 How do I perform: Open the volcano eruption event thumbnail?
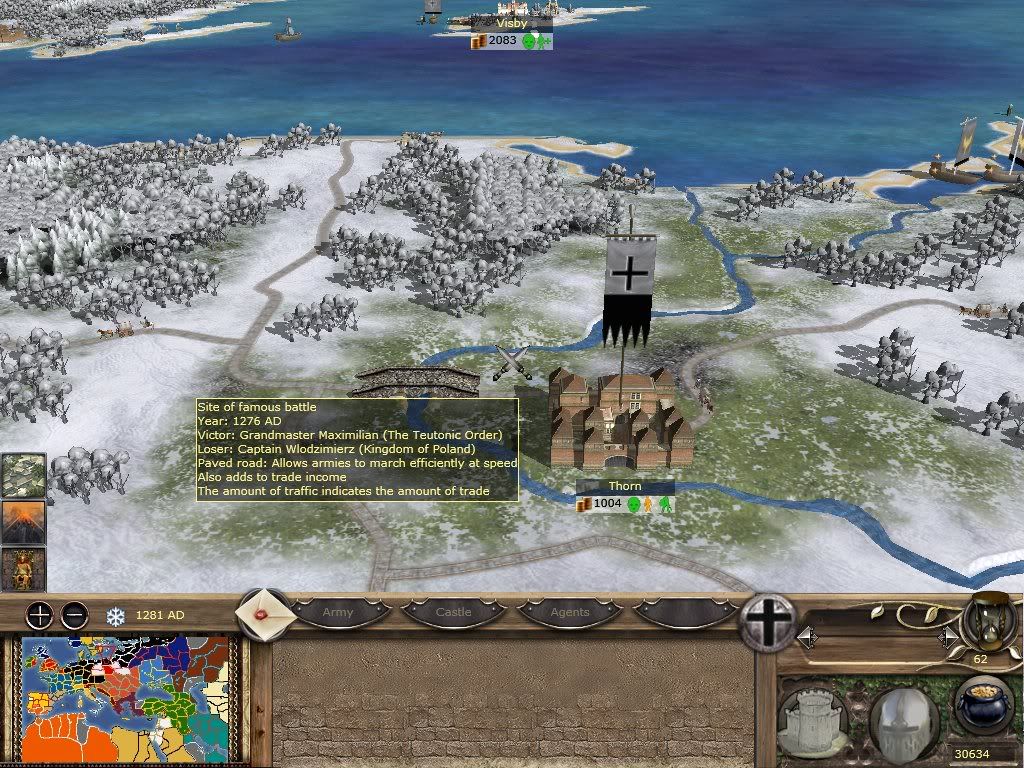(24, 522)
